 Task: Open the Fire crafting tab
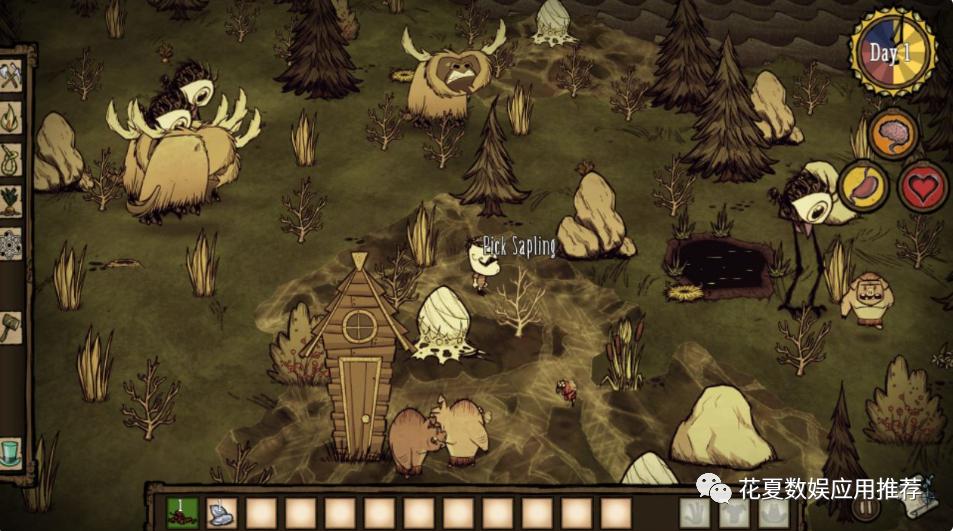(x=11, y=117)
